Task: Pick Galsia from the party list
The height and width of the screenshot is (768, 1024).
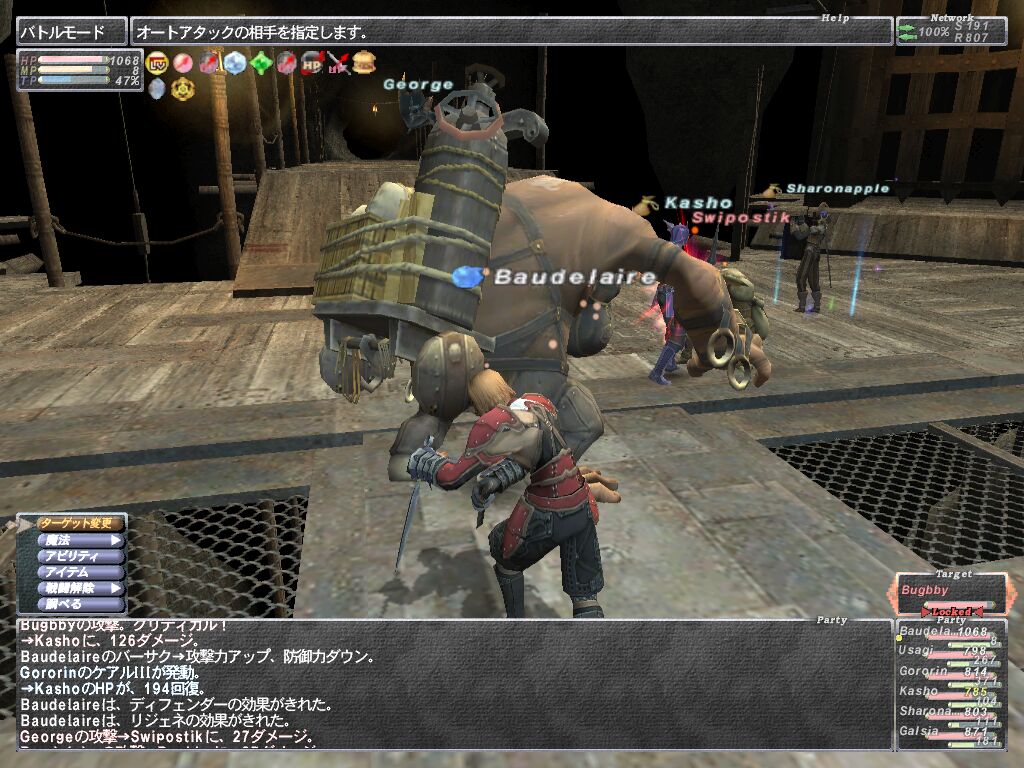Action: pyautogui.click(x=944, y=733)
